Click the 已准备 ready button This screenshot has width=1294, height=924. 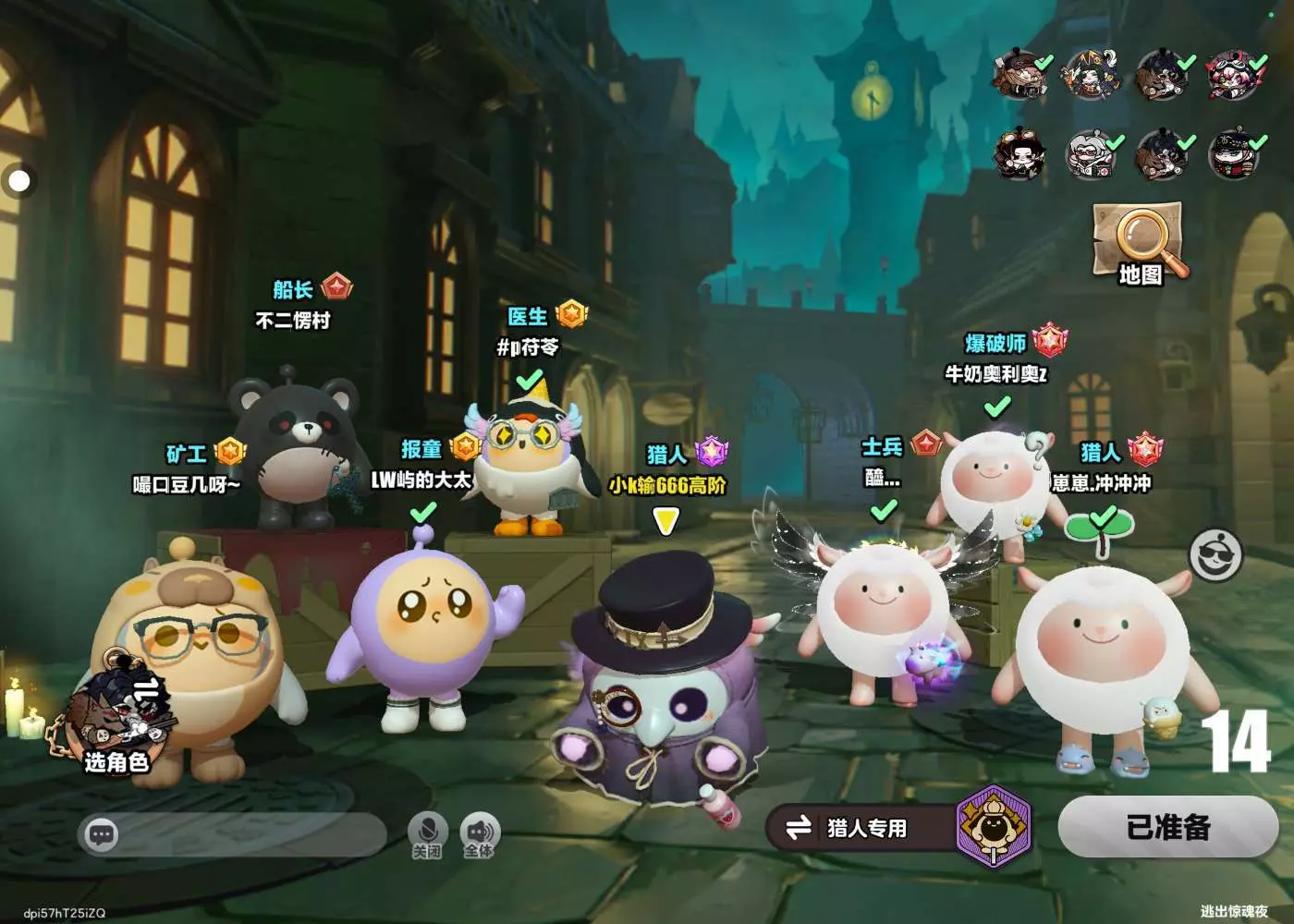point(1168,827)
